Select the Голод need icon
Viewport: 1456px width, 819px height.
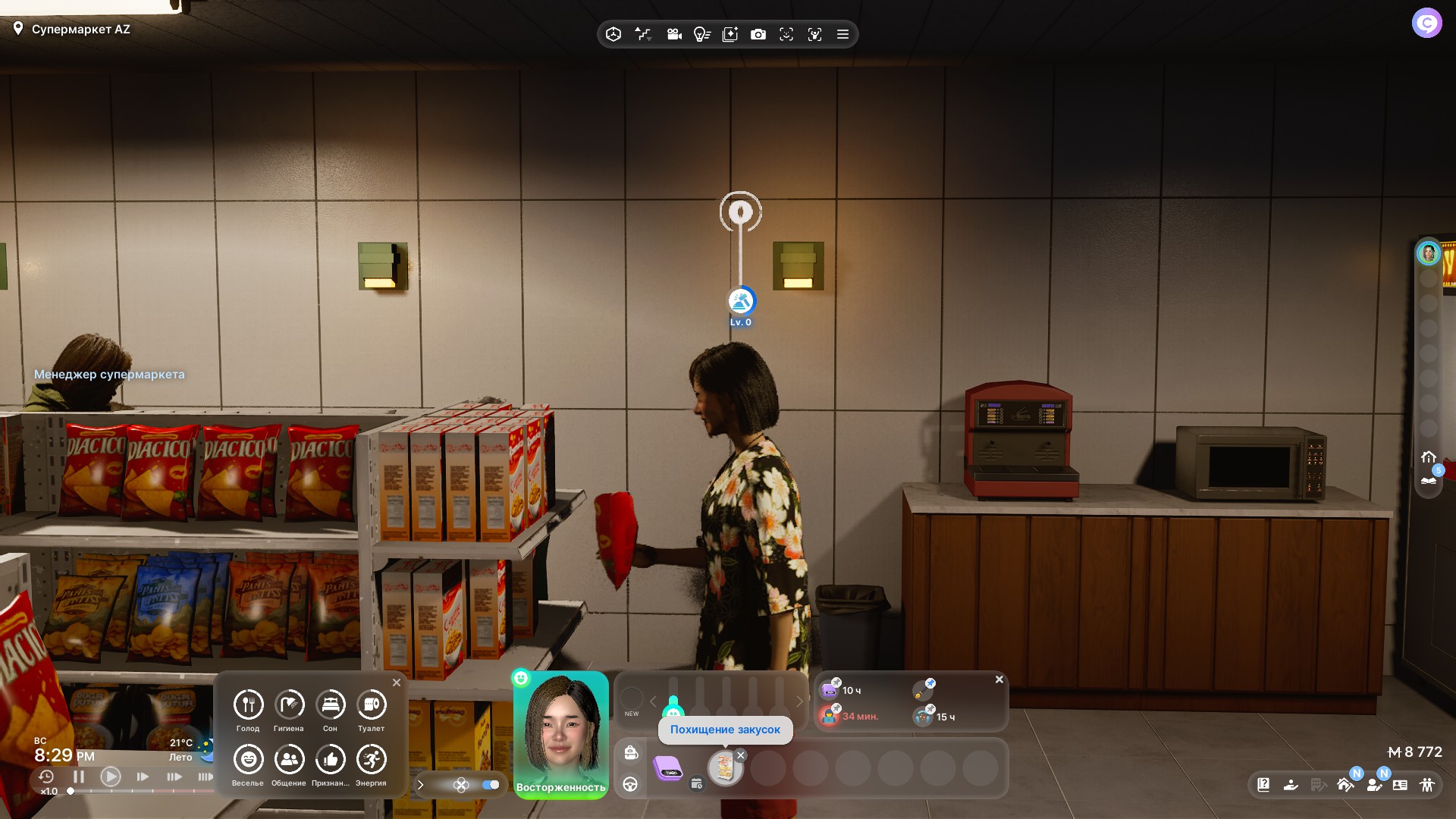[x=248, y=705]
